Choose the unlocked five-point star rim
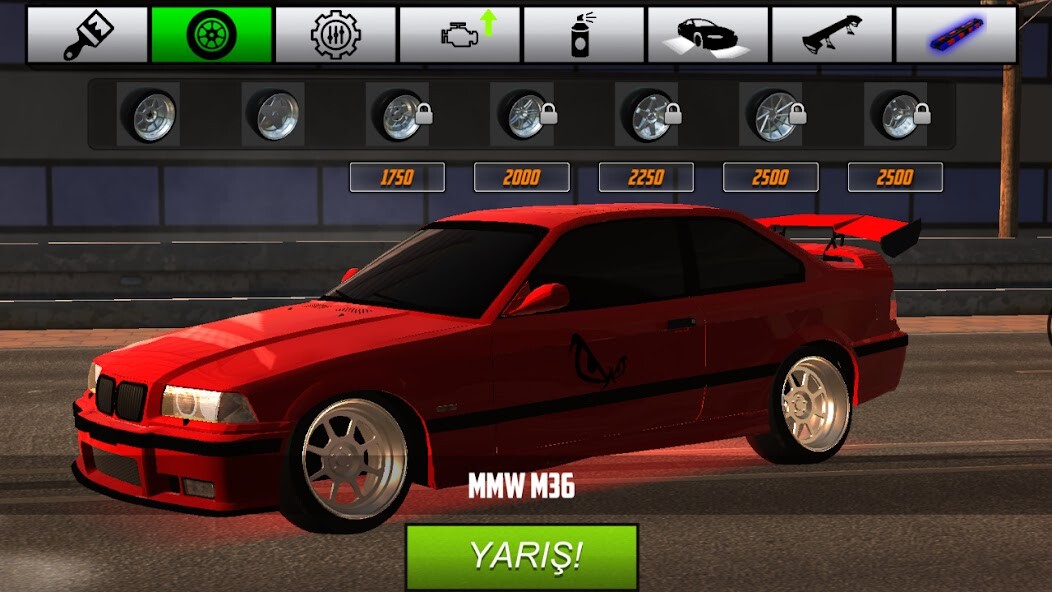 pyautogui.click(x=273, y=115)
